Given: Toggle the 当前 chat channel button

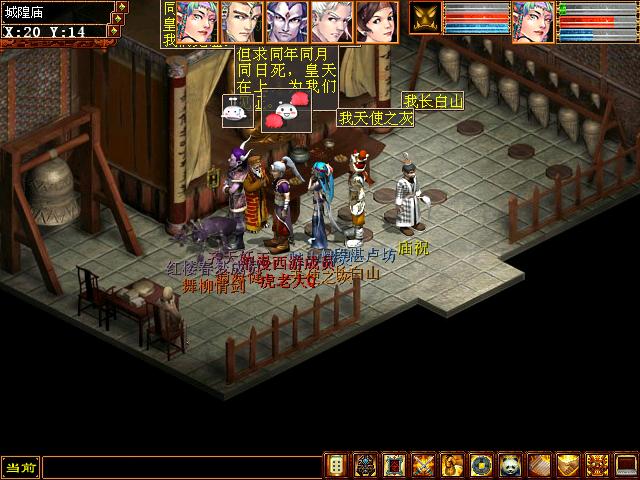Looking at the screenshot, I should pyautogui.click(x=20, y=466).
